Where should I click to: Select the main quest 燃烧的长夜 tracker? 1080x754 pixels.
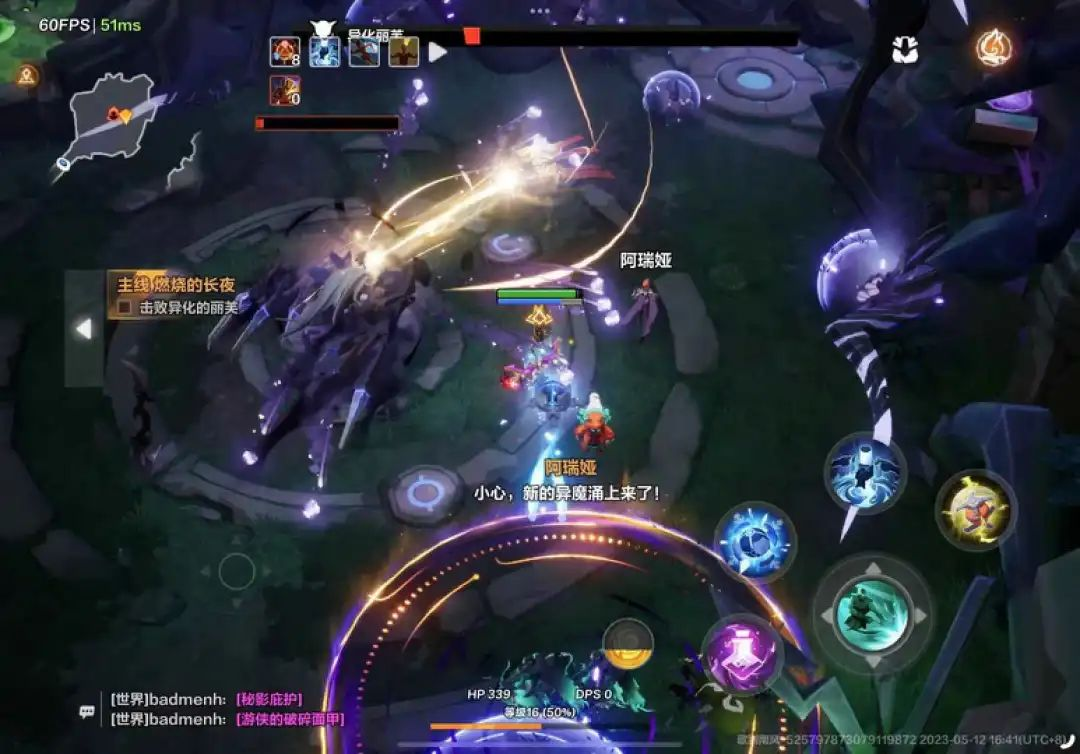(175, 285)
